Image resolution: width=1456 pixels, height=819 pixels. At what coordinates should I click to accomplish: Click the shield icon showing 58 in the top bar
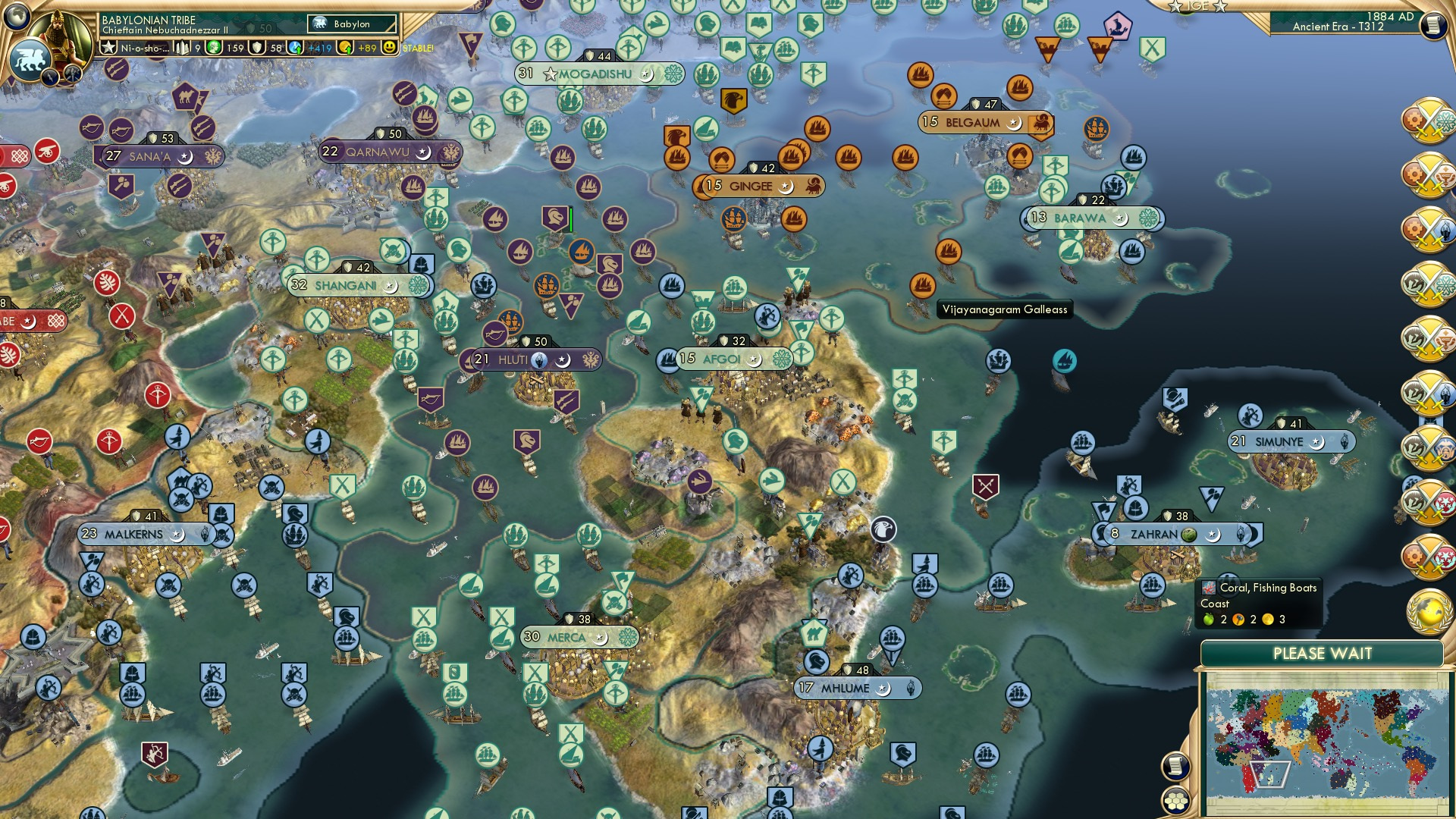(x=256, y=48)
